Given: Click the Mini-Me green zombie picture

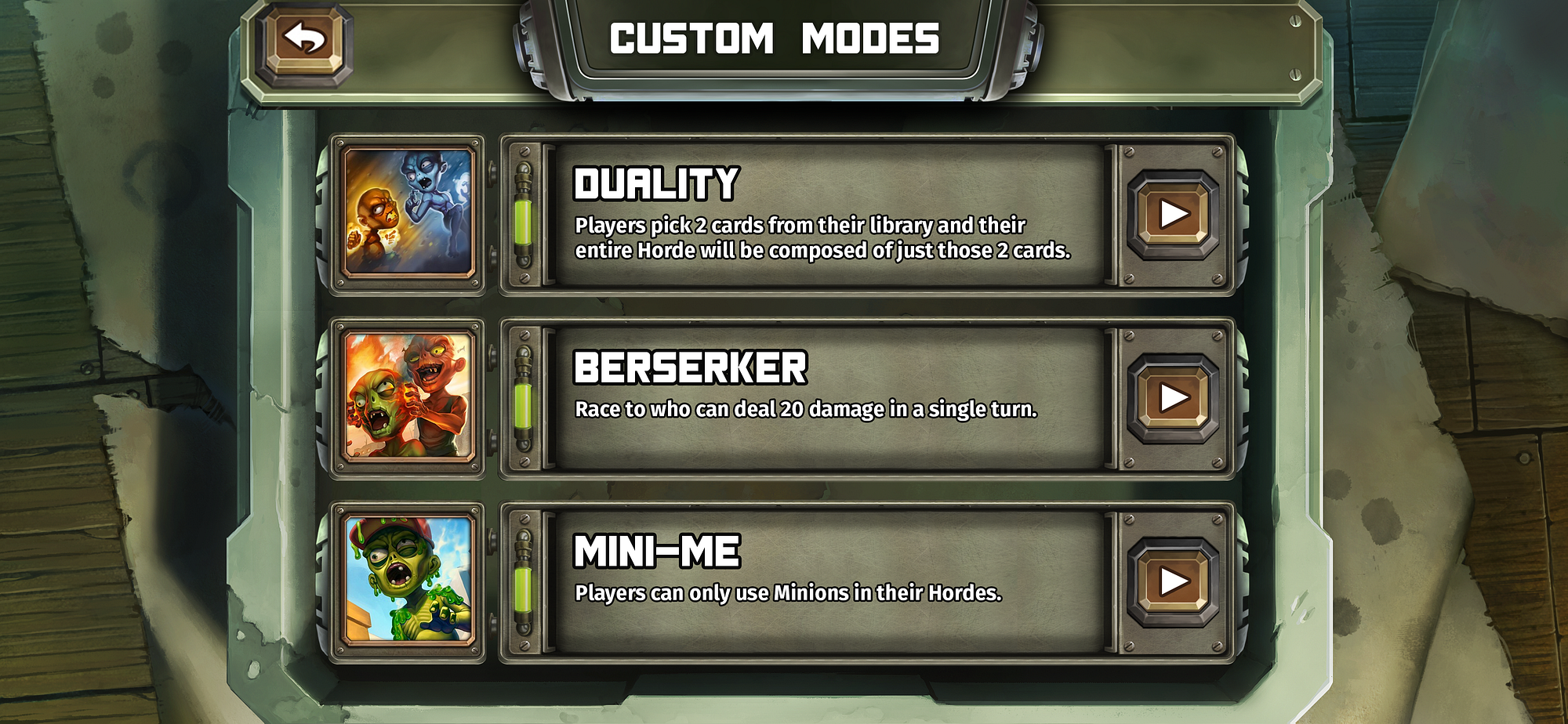Looking at the screenshot, I should pyautogui.click(x=408, y=581).
